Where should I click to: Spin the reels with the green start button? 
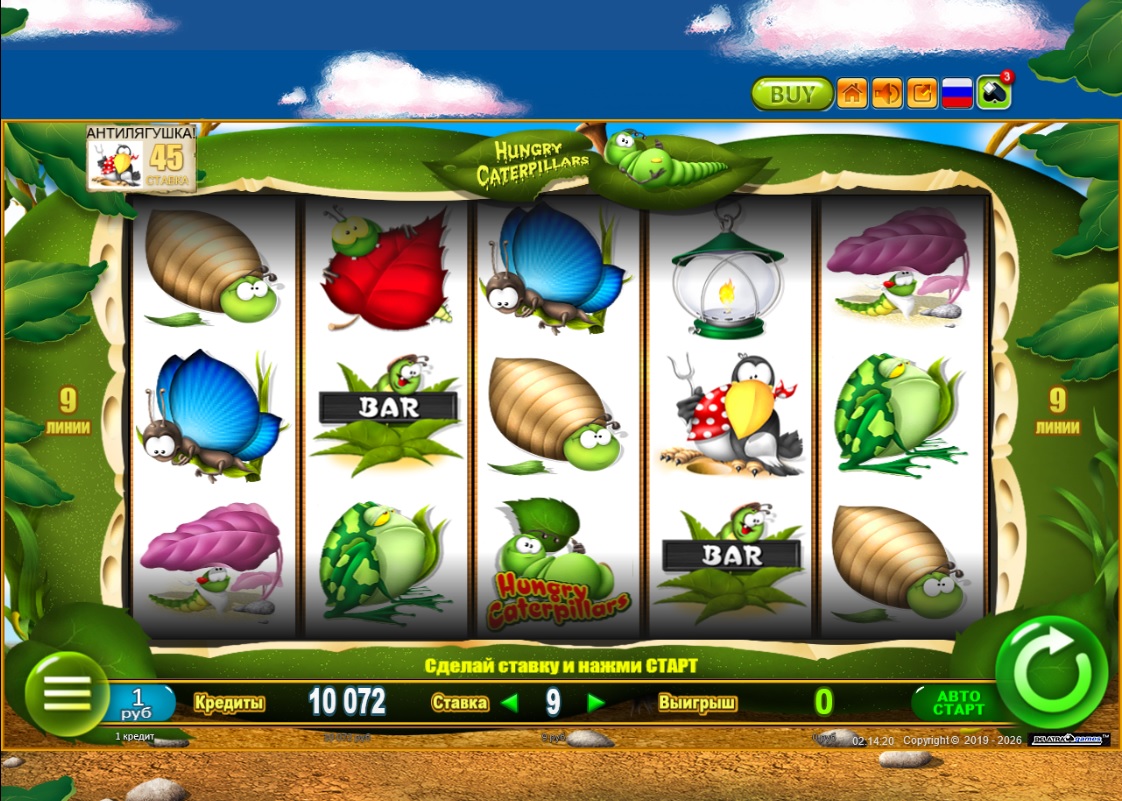1051,672
